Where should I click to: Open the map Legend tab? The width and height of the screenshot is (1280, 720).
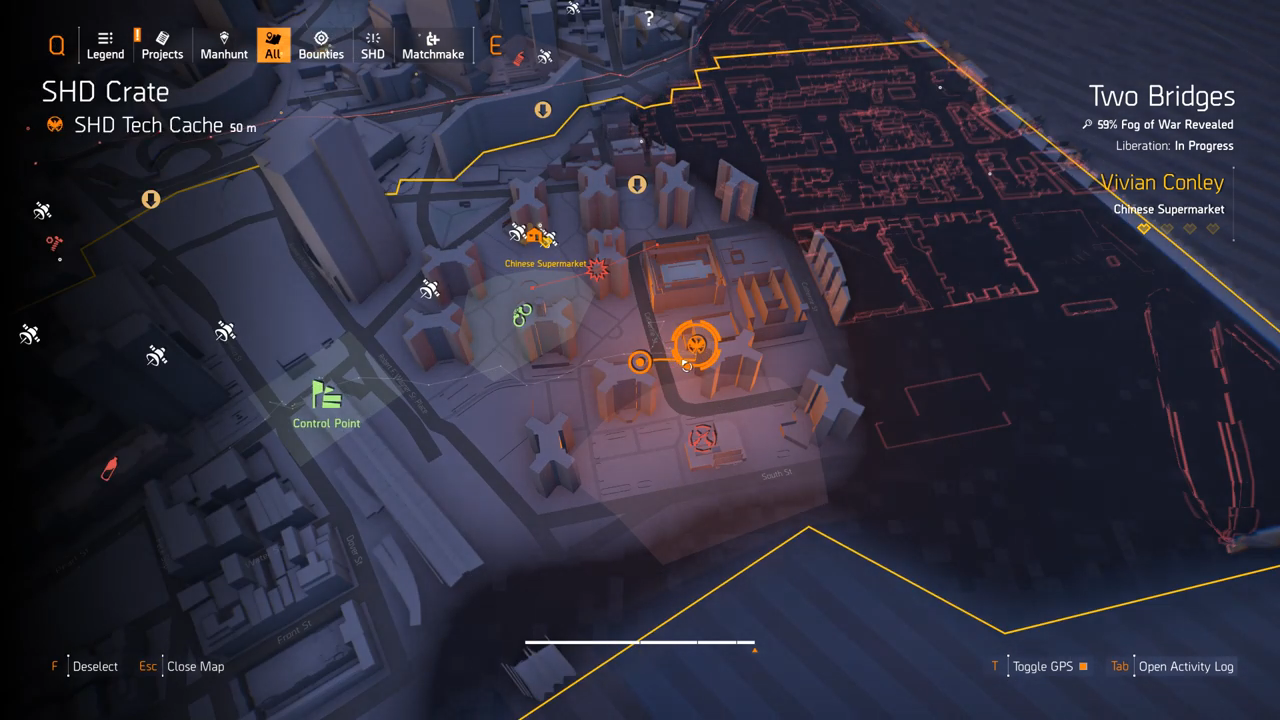[x=105, y=45]
